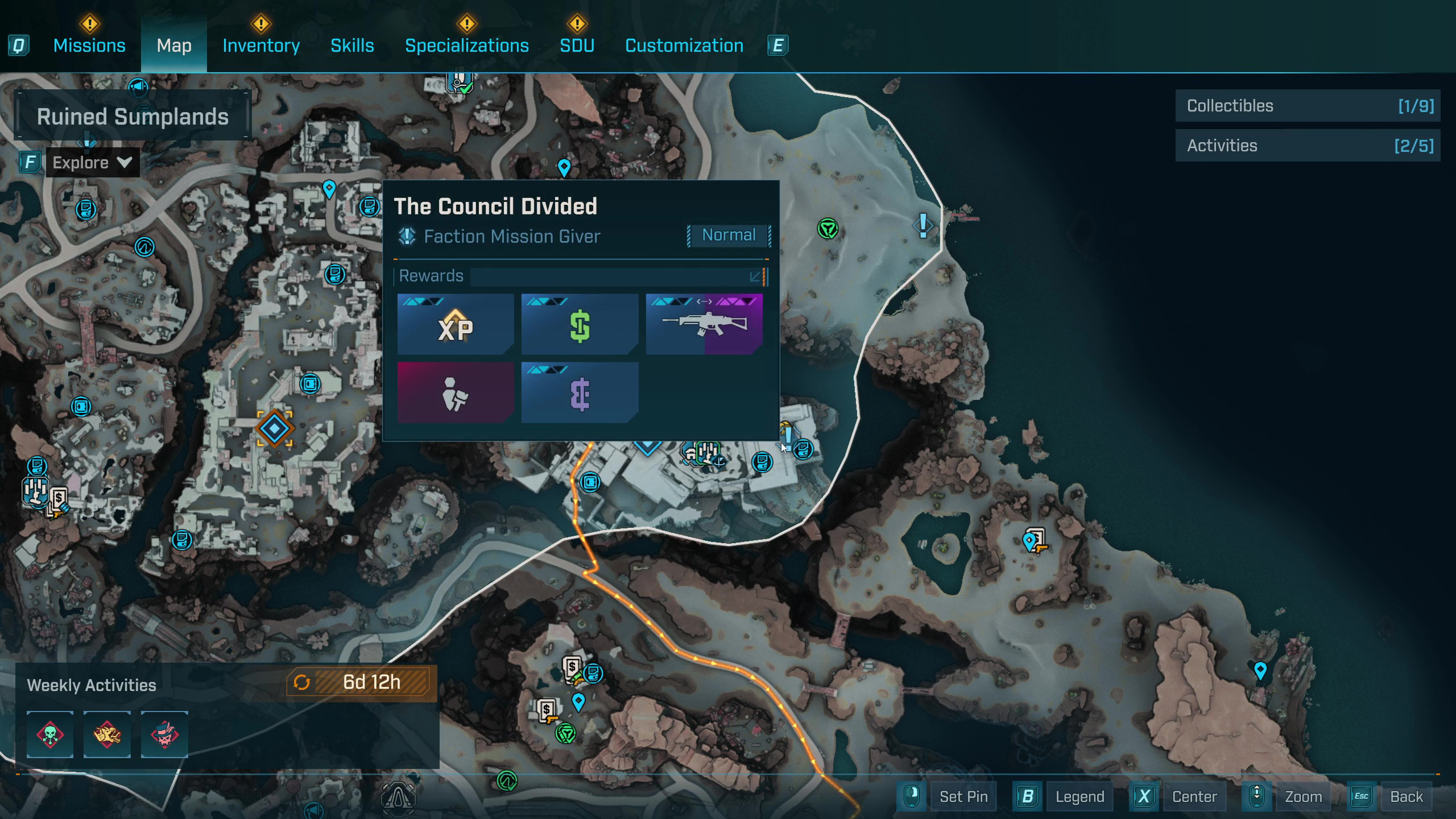Click the Set Pin option

click(x=963, y=797)
